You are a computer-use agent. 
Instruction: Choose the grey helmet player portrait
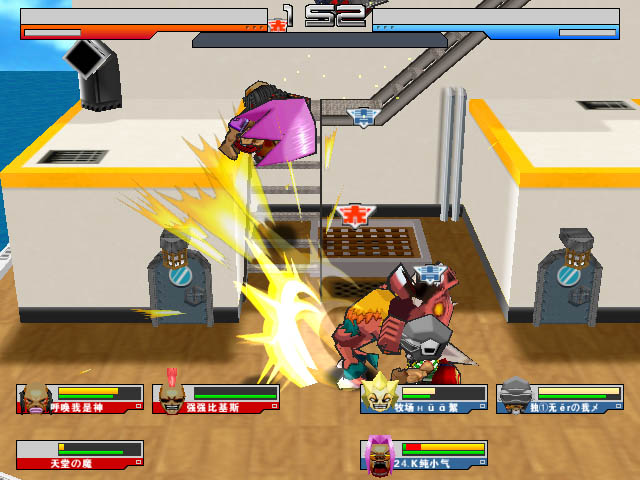[513, 397]
